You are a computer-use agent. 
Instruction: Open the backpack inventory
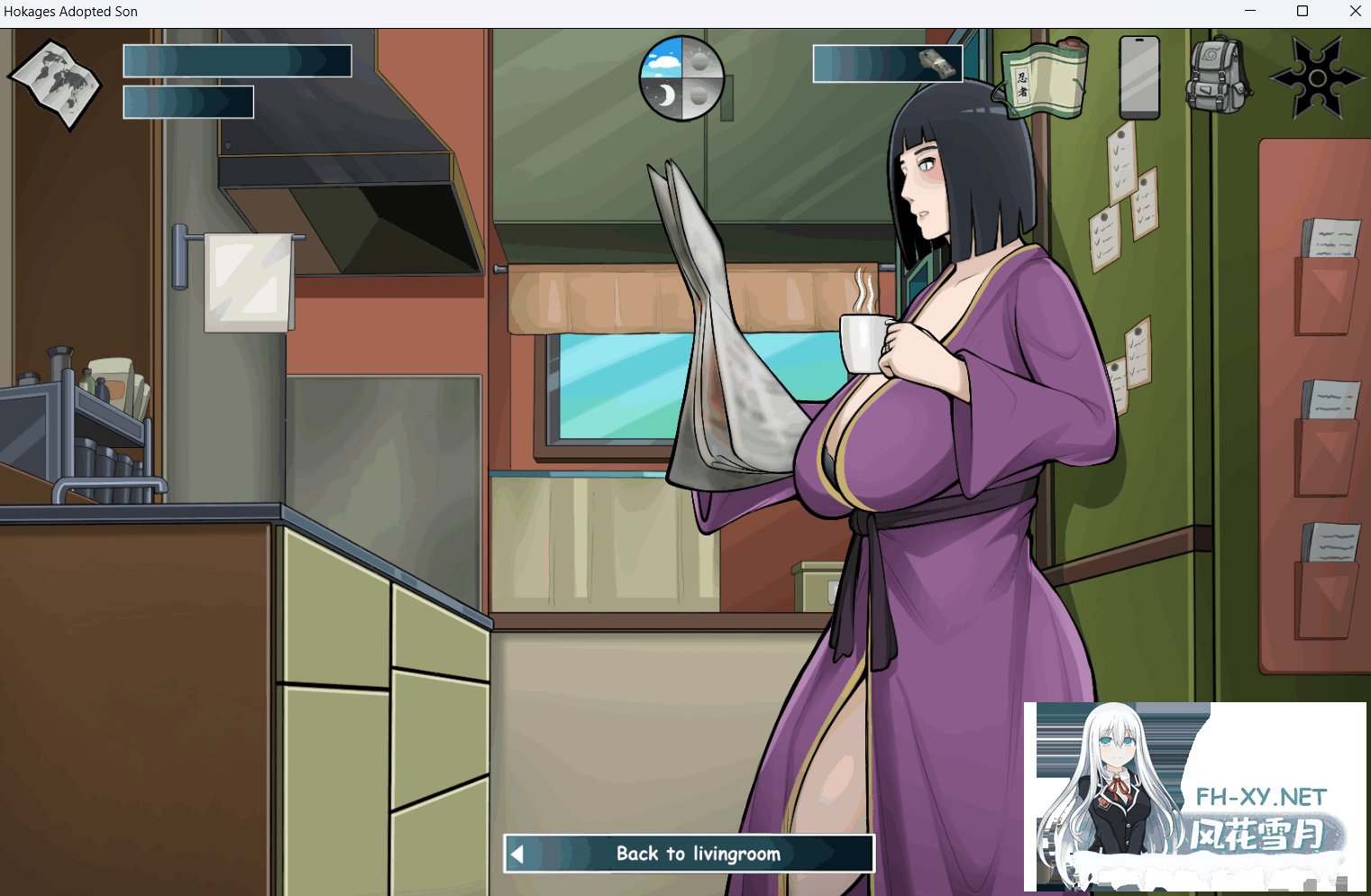click(x=1215, y=72)
